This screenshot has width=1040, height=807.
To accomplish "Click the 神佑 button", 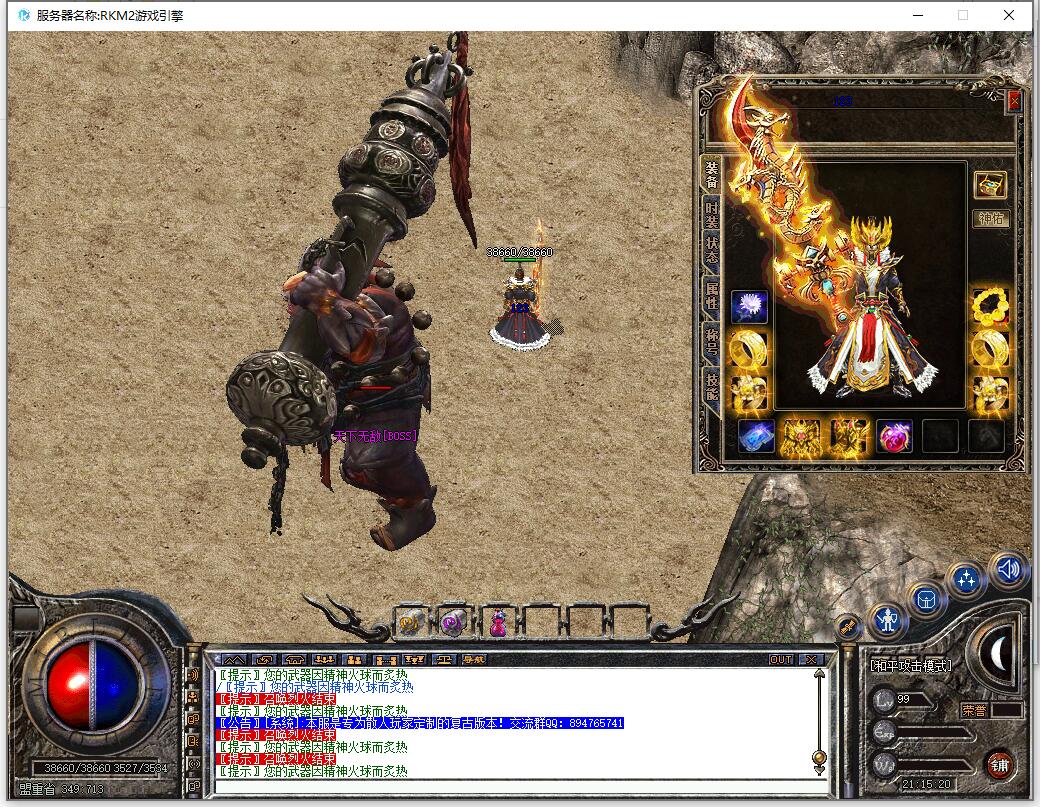I will coord(991,219).
